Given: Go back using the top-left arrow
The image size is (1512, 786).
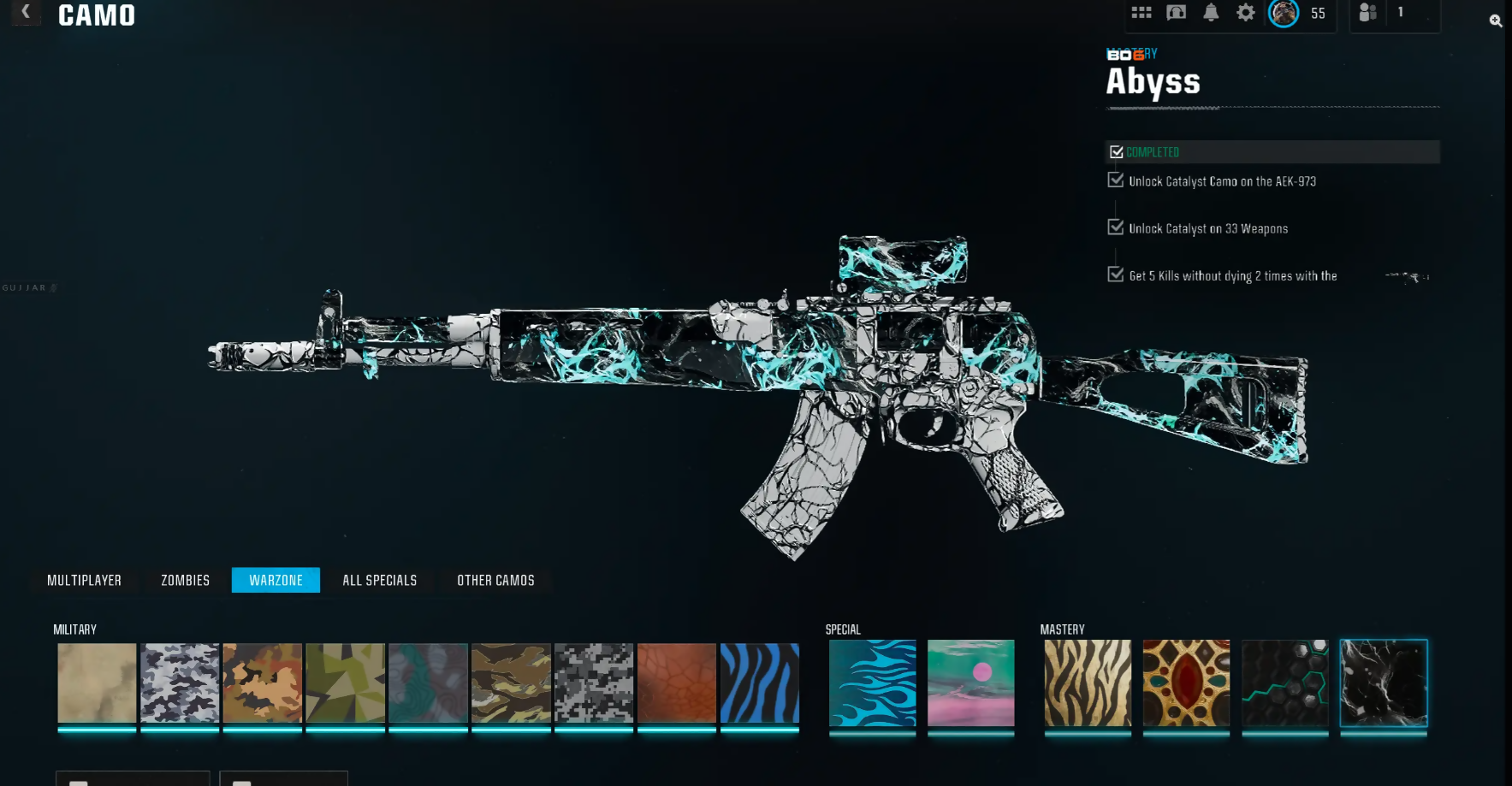Looking at the screenshot, I should [x=26, y=12].
